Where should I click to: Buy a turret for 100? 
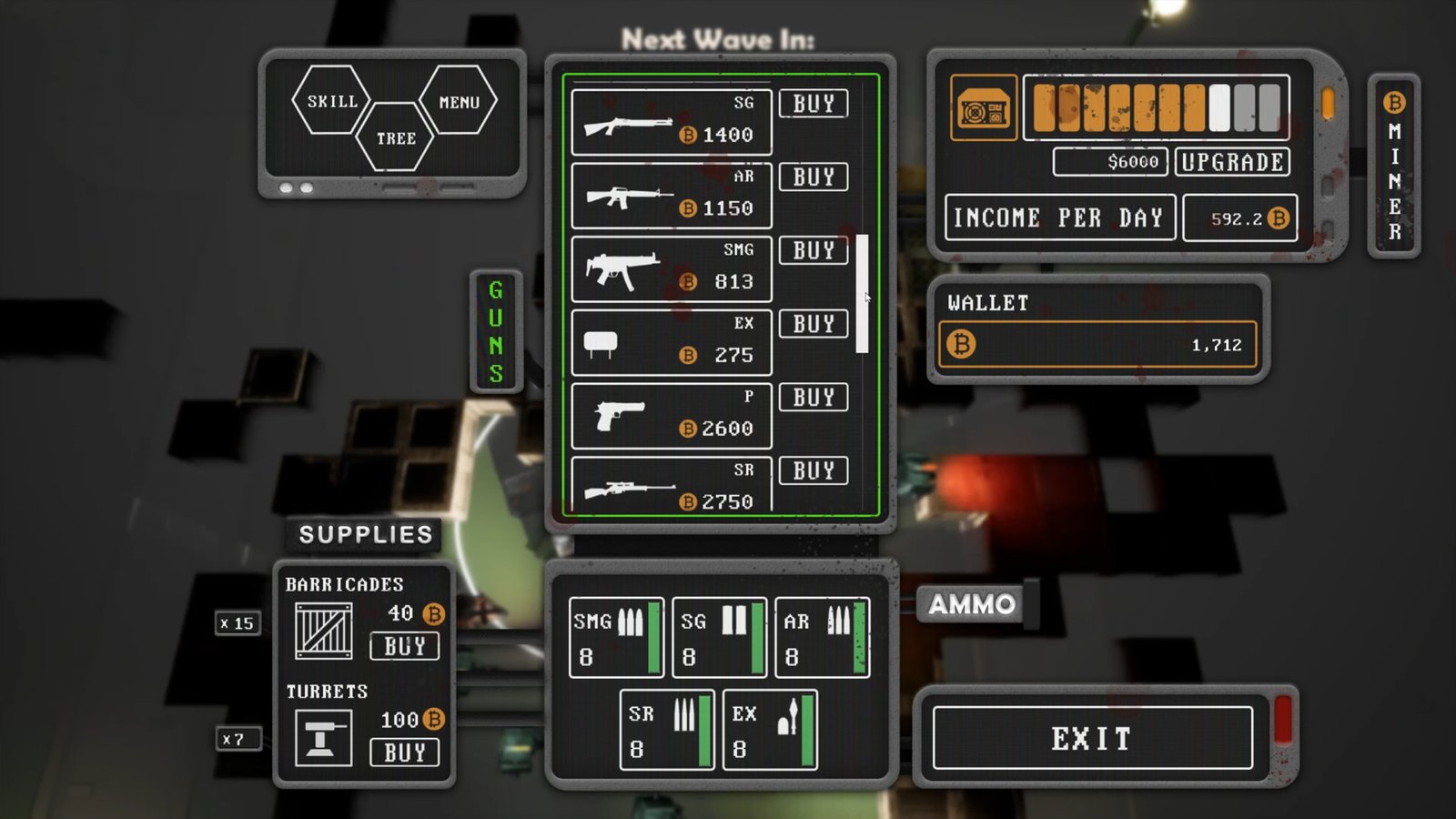tap(405, 753)
